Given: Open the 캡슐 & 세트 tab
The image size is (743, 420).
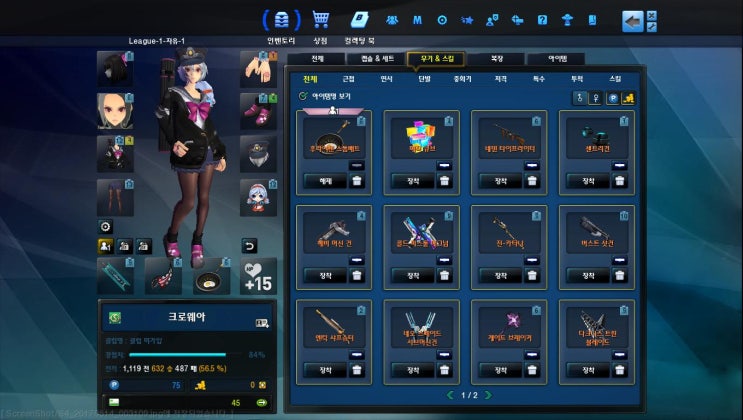Looking at the screenshot, I should [378, 59].
